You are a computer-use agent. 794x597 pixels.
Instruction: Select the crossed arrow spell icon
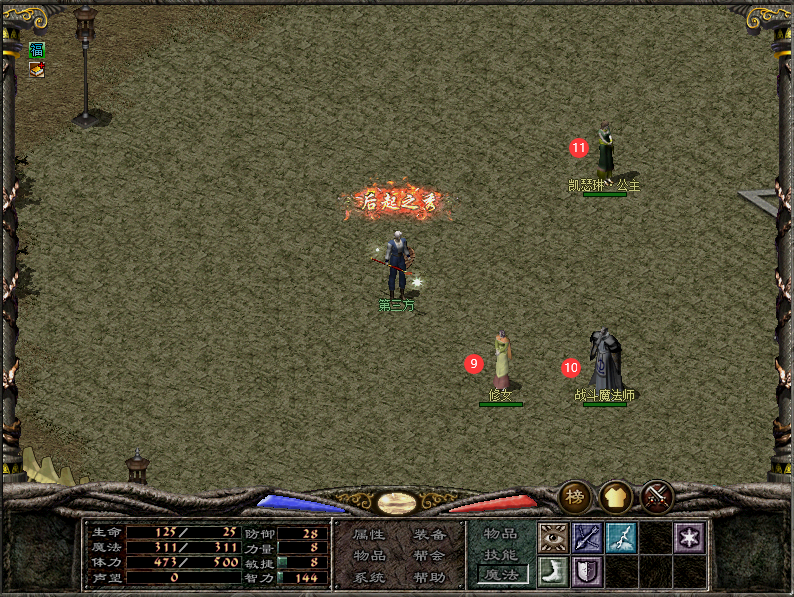[x=588, y=538]
